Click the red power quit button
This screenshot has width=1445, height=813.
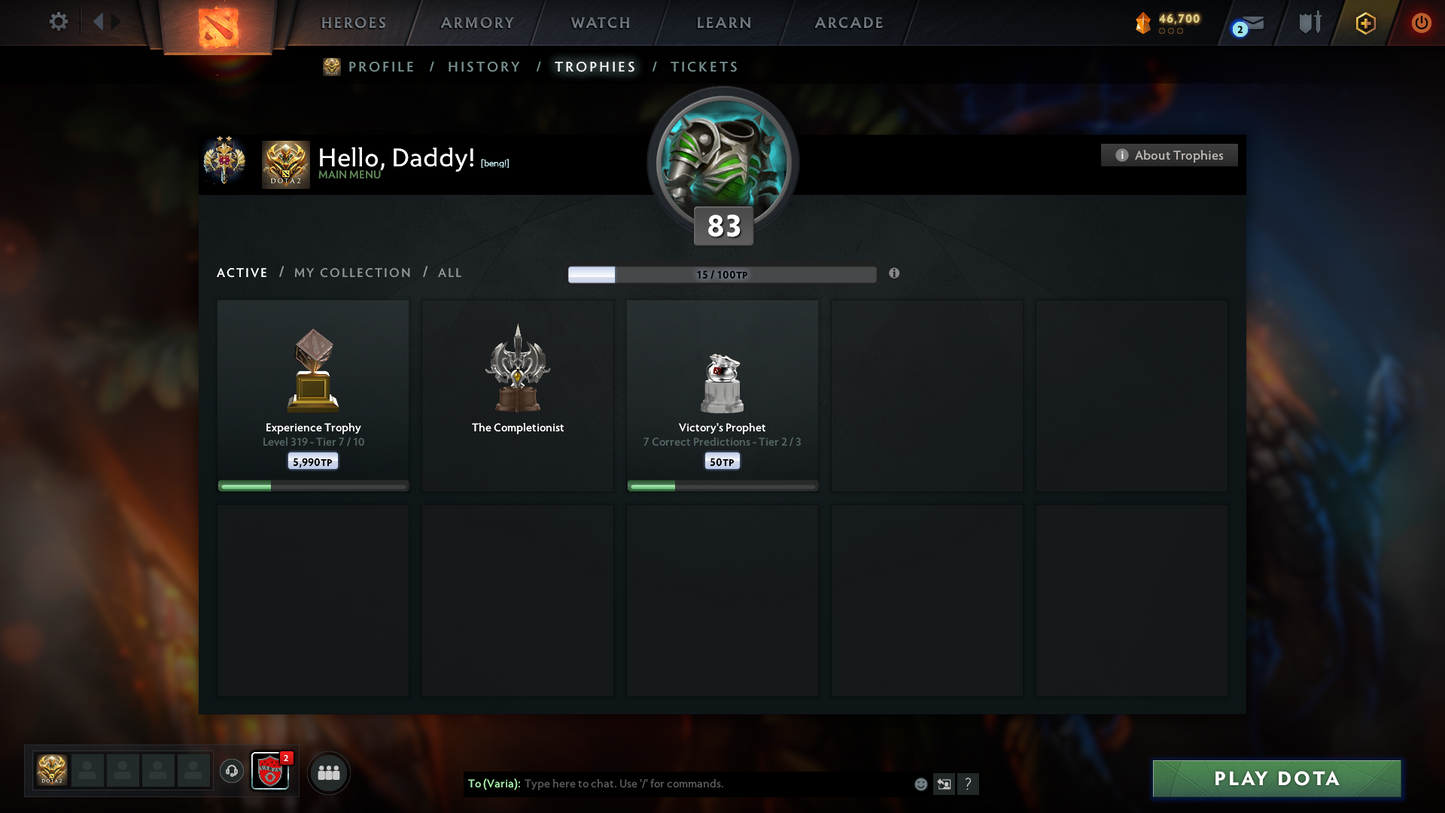tap(1420, 23)
